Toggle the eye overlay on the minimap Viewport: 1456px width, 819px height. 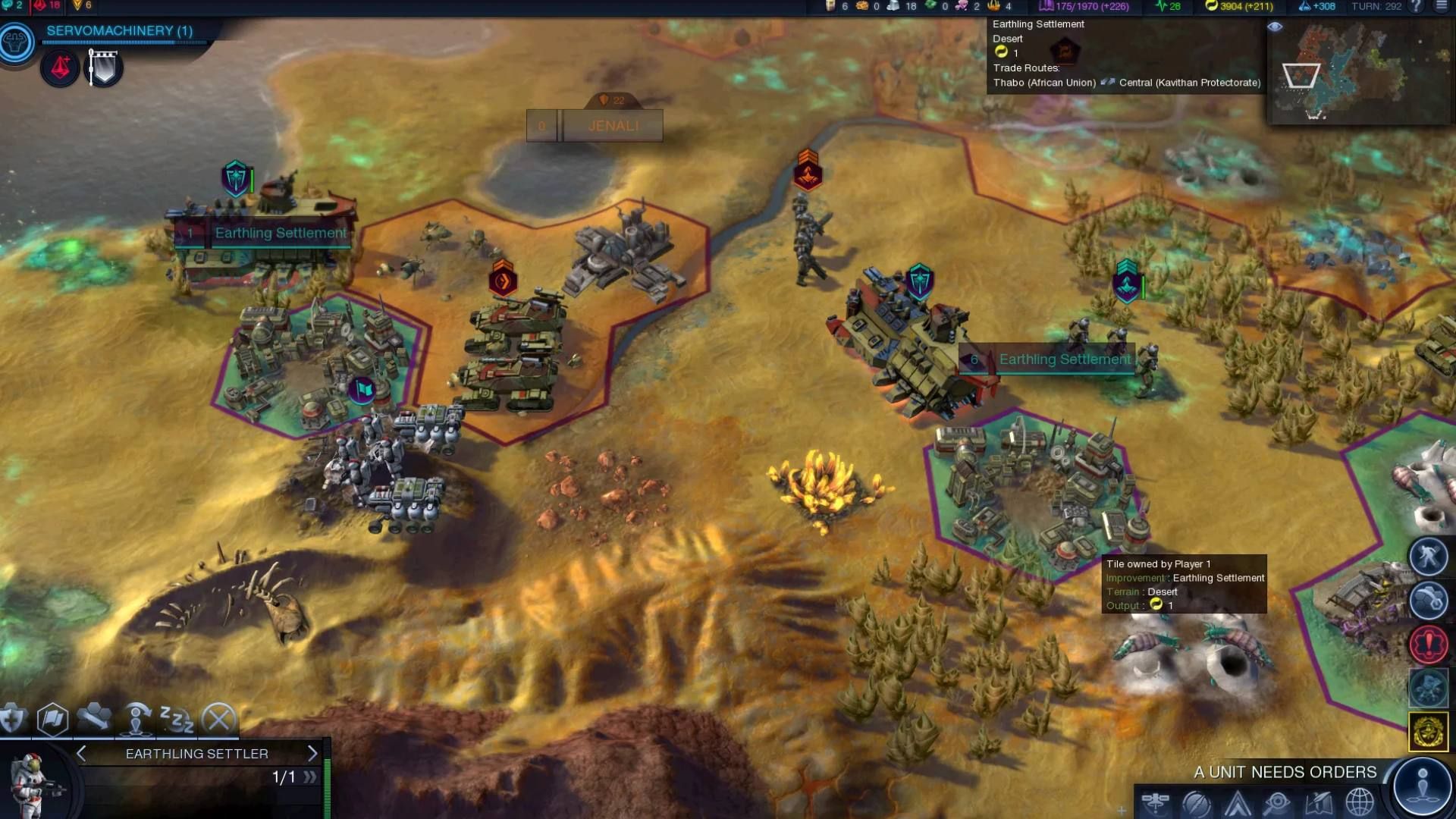[x=1276, y=27]
